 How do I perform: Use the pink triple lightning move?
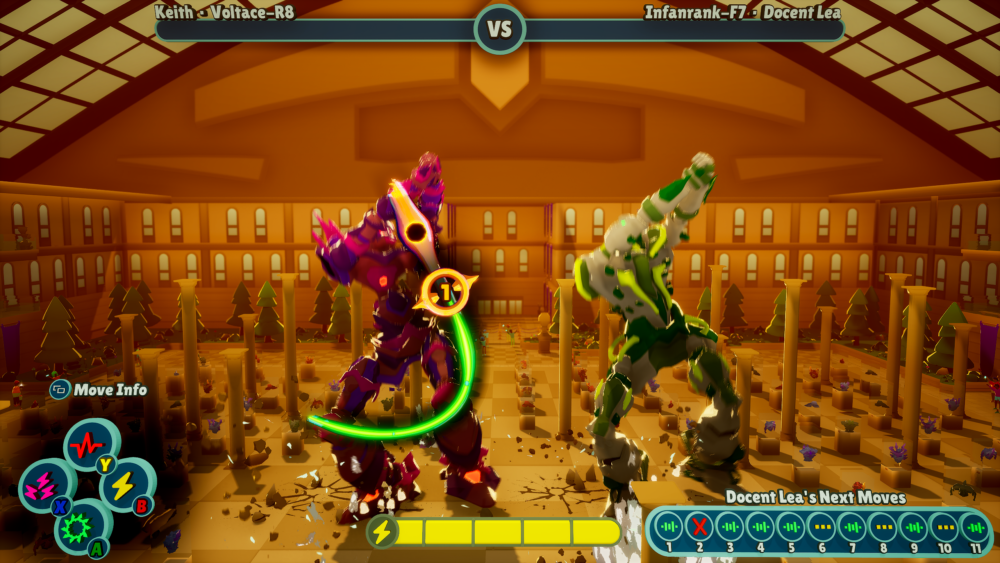[x=46, y=485]
